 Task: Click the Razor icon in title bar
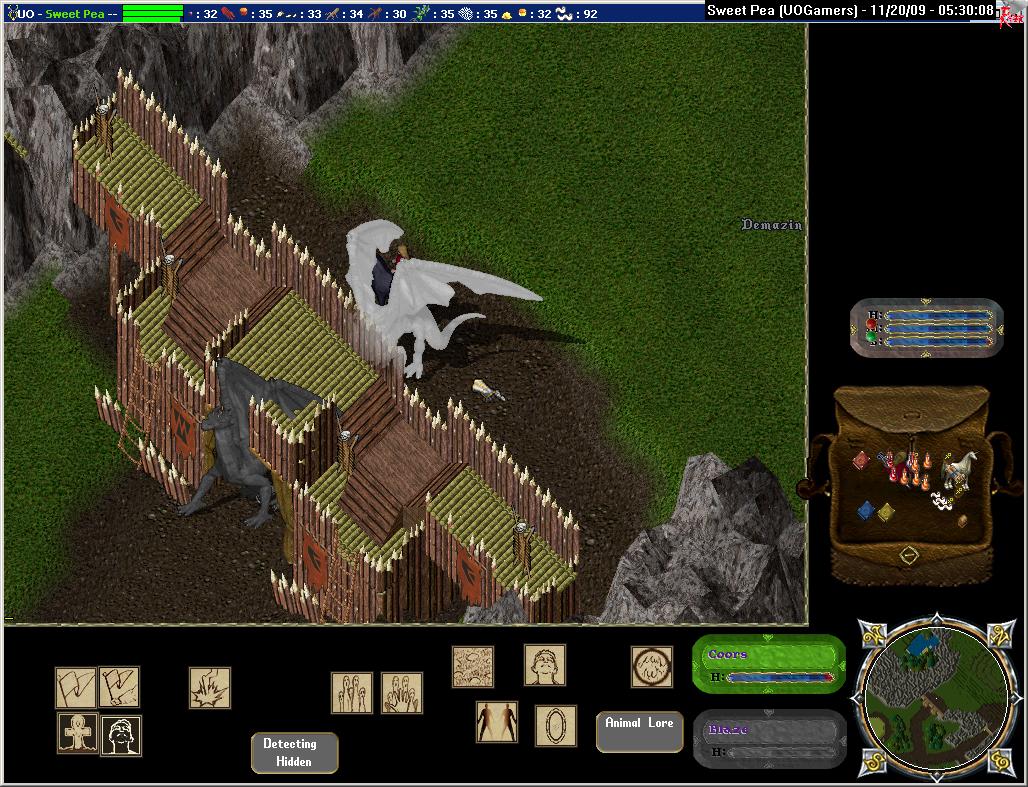click(x=1011, y=14)
